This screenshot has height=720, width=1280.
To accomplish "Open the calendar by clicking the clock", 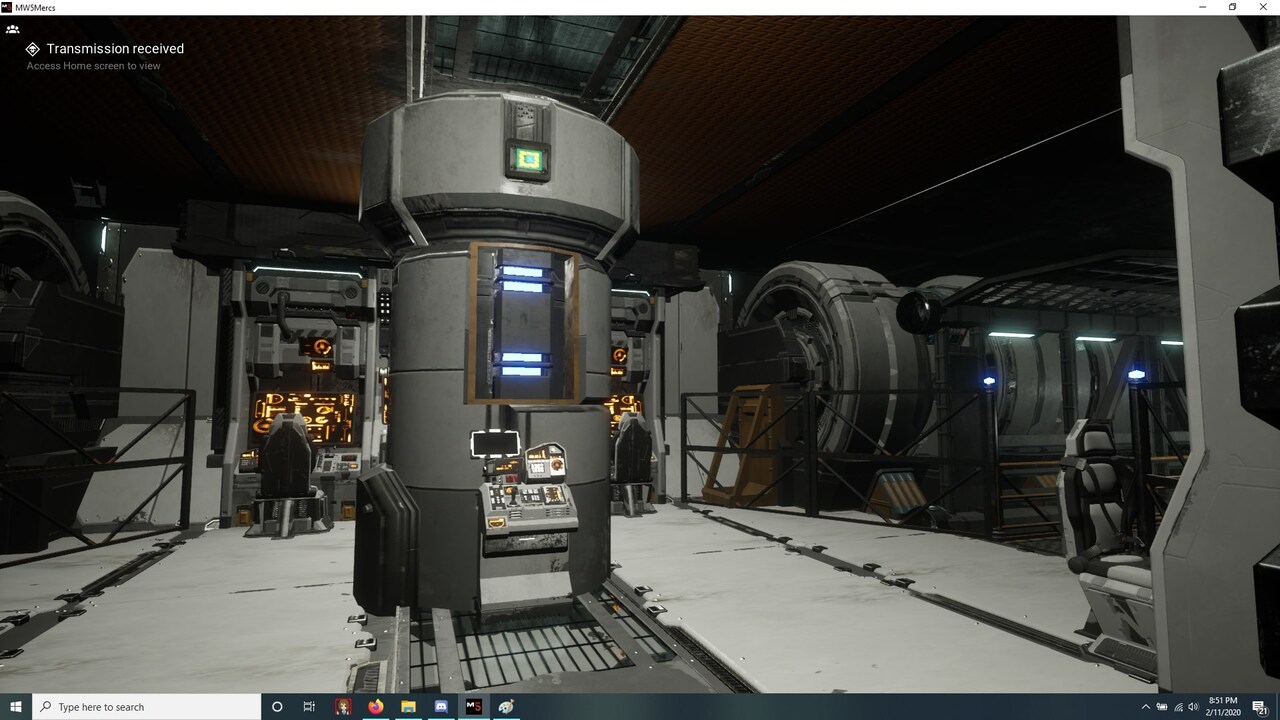I will coord(1222,706).
